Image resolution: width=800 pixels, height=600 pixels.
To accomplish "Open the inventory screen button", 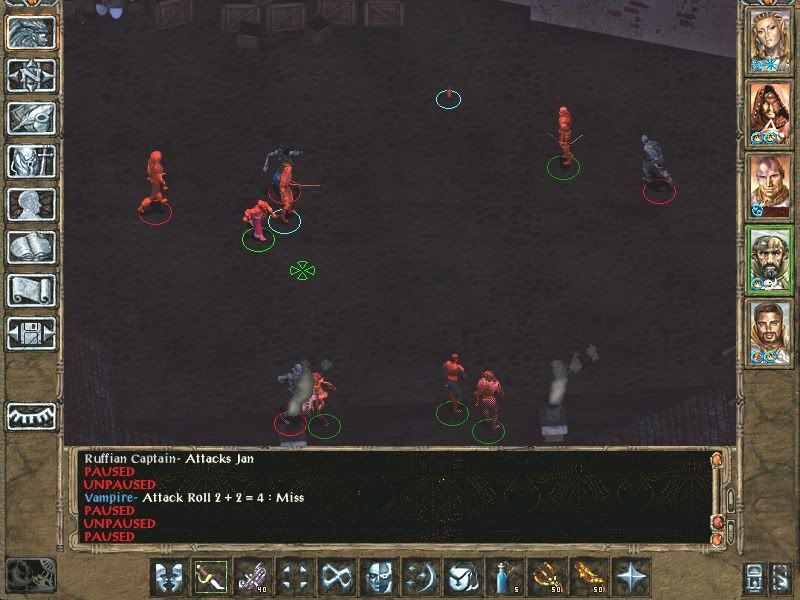I will click(x=31, y=162).
